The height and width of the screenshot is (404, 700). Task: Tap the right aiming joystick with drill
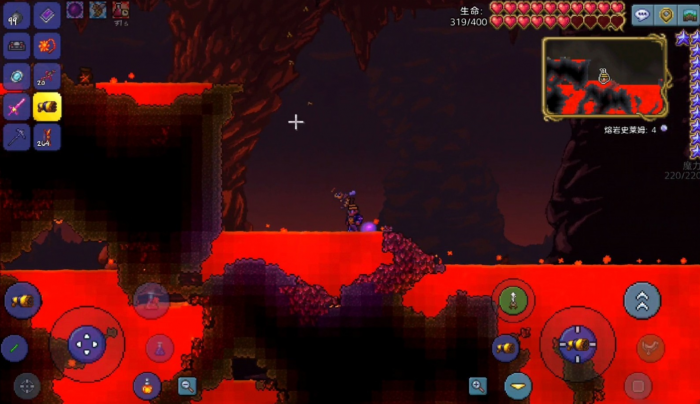click(x=577, y=345)
